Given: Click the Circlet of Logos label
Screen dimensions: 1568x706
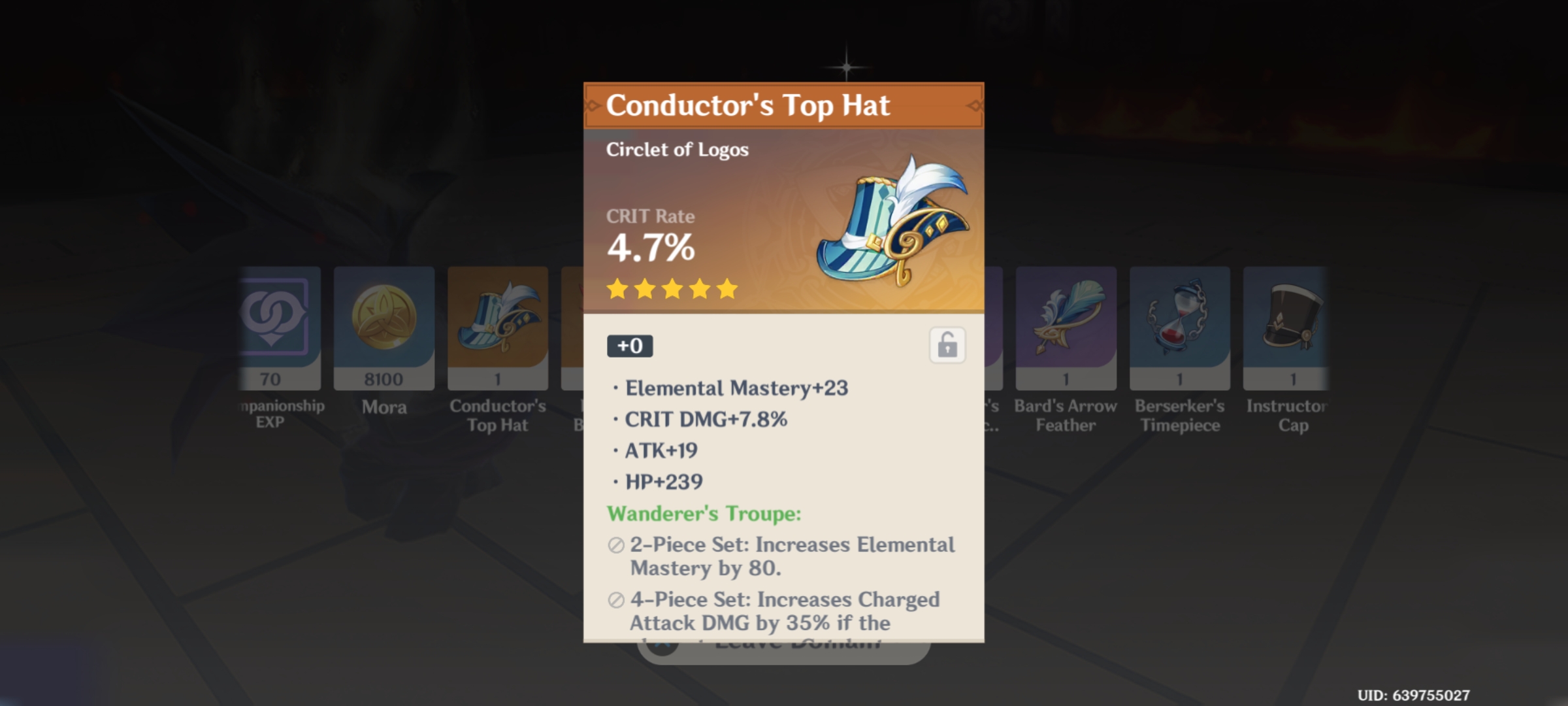Looking at the screenshot, I should 677,149.
